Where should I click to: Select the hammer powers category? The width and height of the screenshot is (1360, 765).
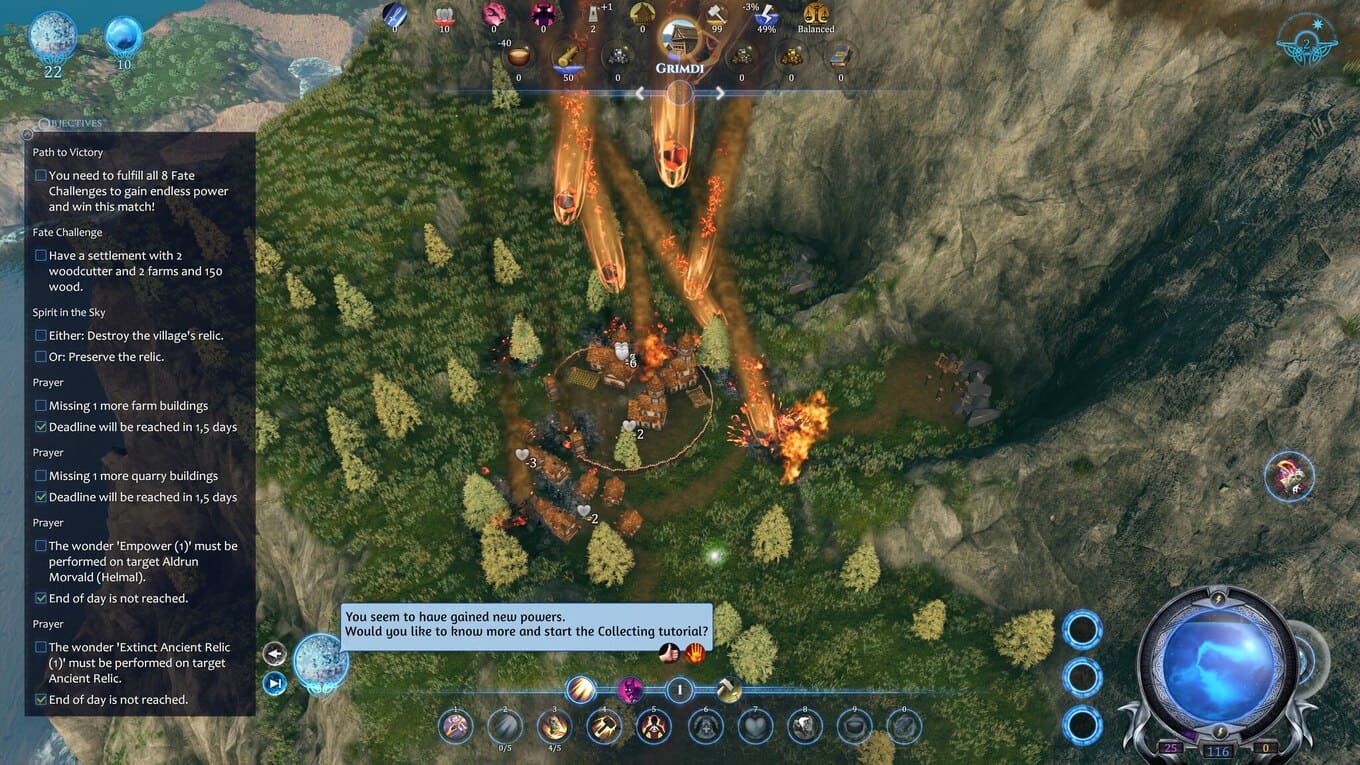[x=729, y=689]
